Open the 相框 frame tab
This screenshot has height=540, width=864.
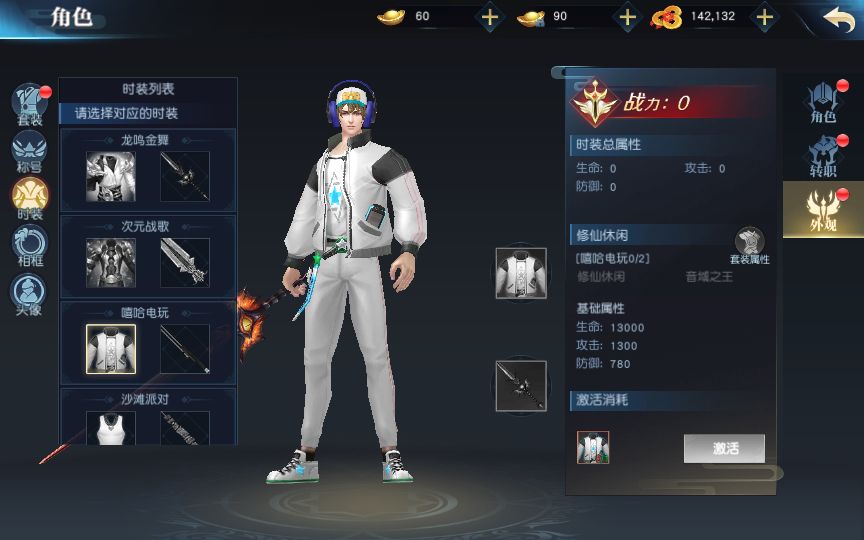pyautogui.click(x=29, y=244)
